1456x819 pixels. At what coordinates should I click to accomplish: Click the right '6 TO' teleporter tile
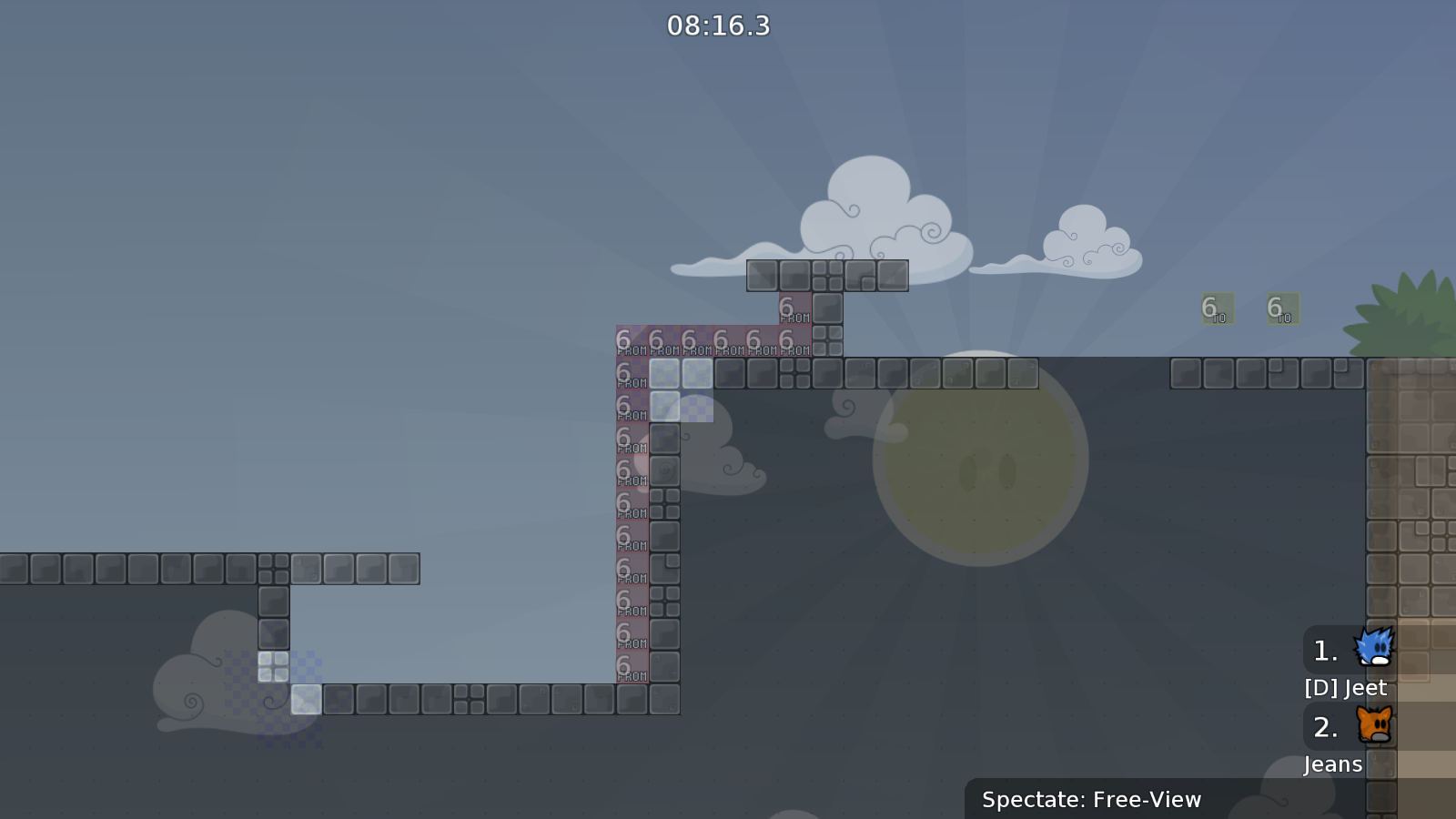tap(1282, 310)
